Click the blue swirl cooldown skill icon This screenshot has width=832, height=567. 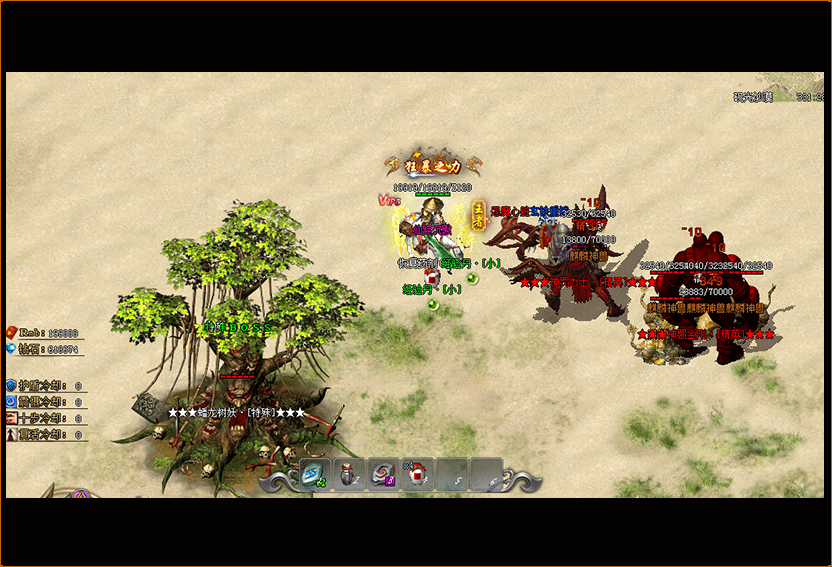coord(11,401)
